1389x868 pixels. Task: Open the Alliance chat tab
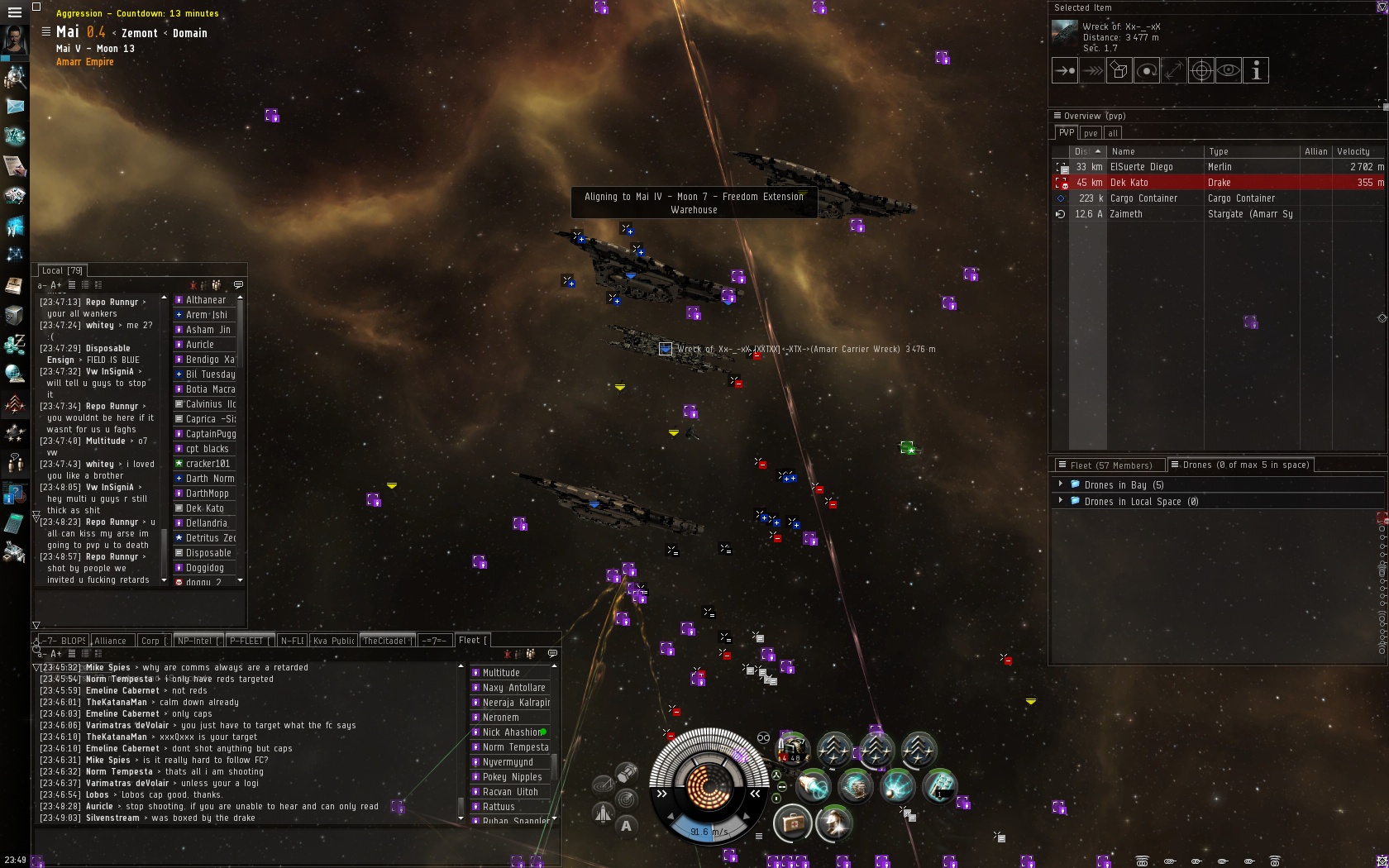pyautogui.click(x=111, y=641)
